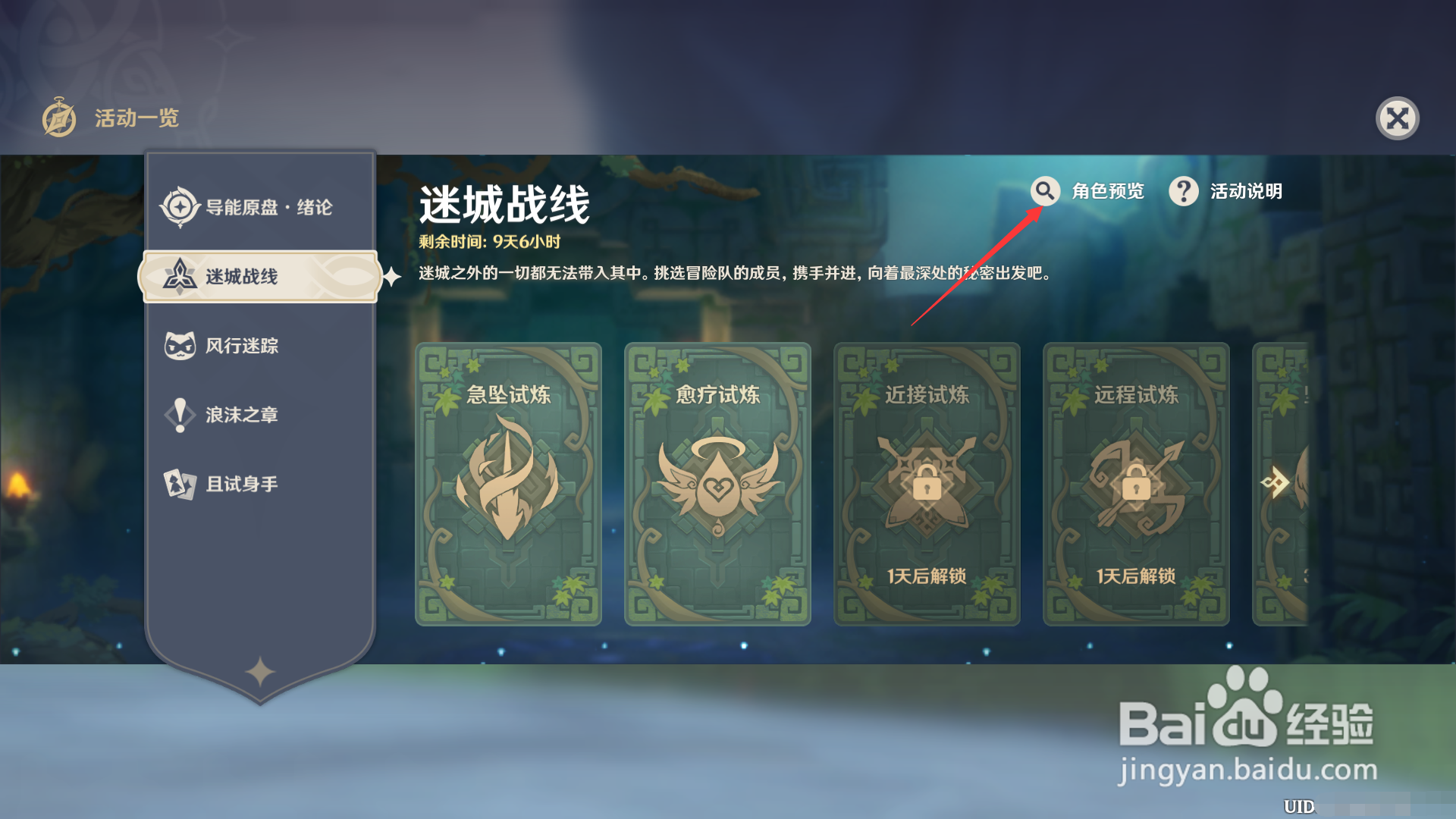The height and width of the screenshot is (819, 1456).
Task: Click the 活动一览 compass emblem
Action: click(60, 118)
